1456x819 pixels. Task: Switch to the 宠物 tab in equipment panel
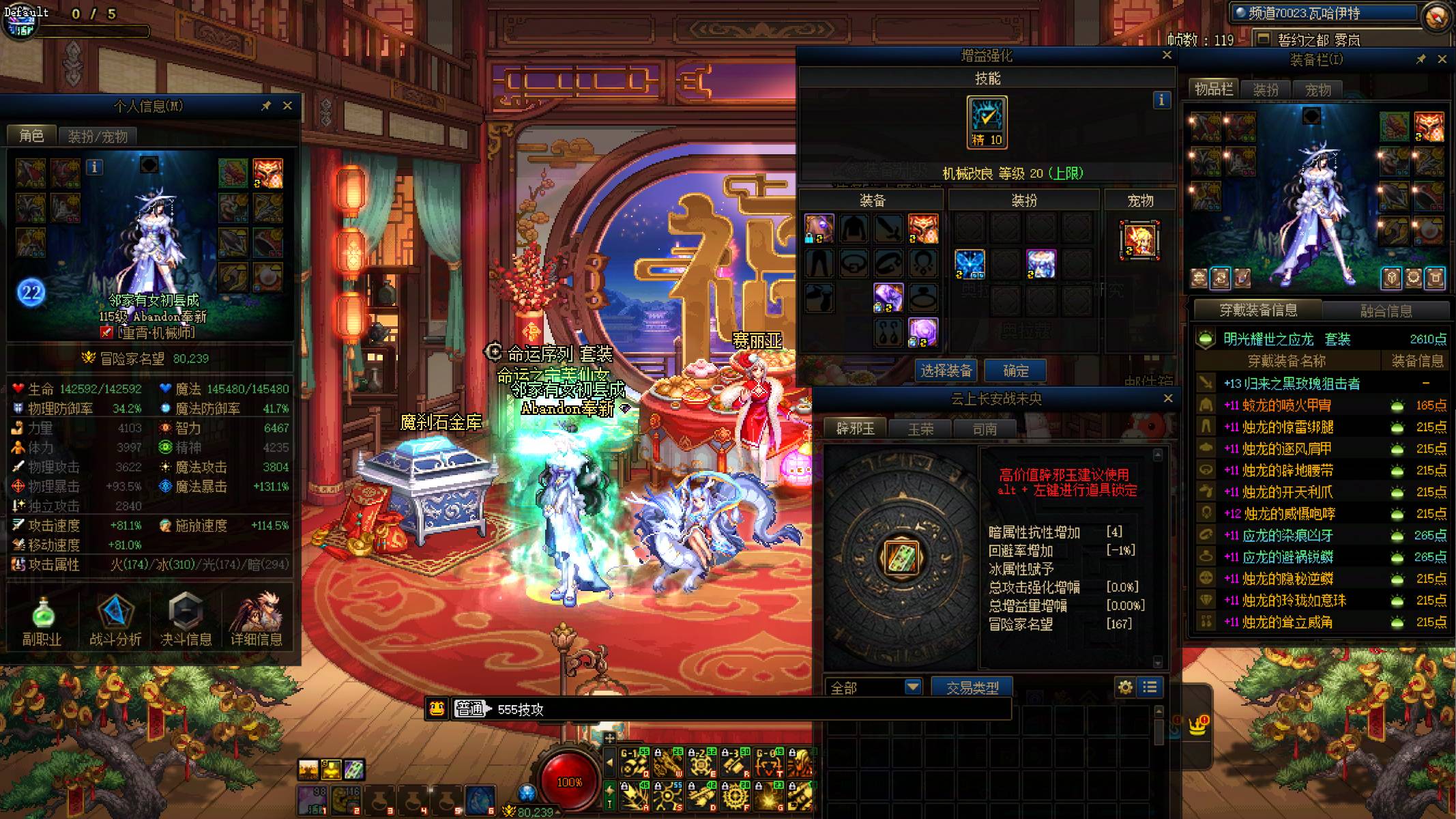1317,89
